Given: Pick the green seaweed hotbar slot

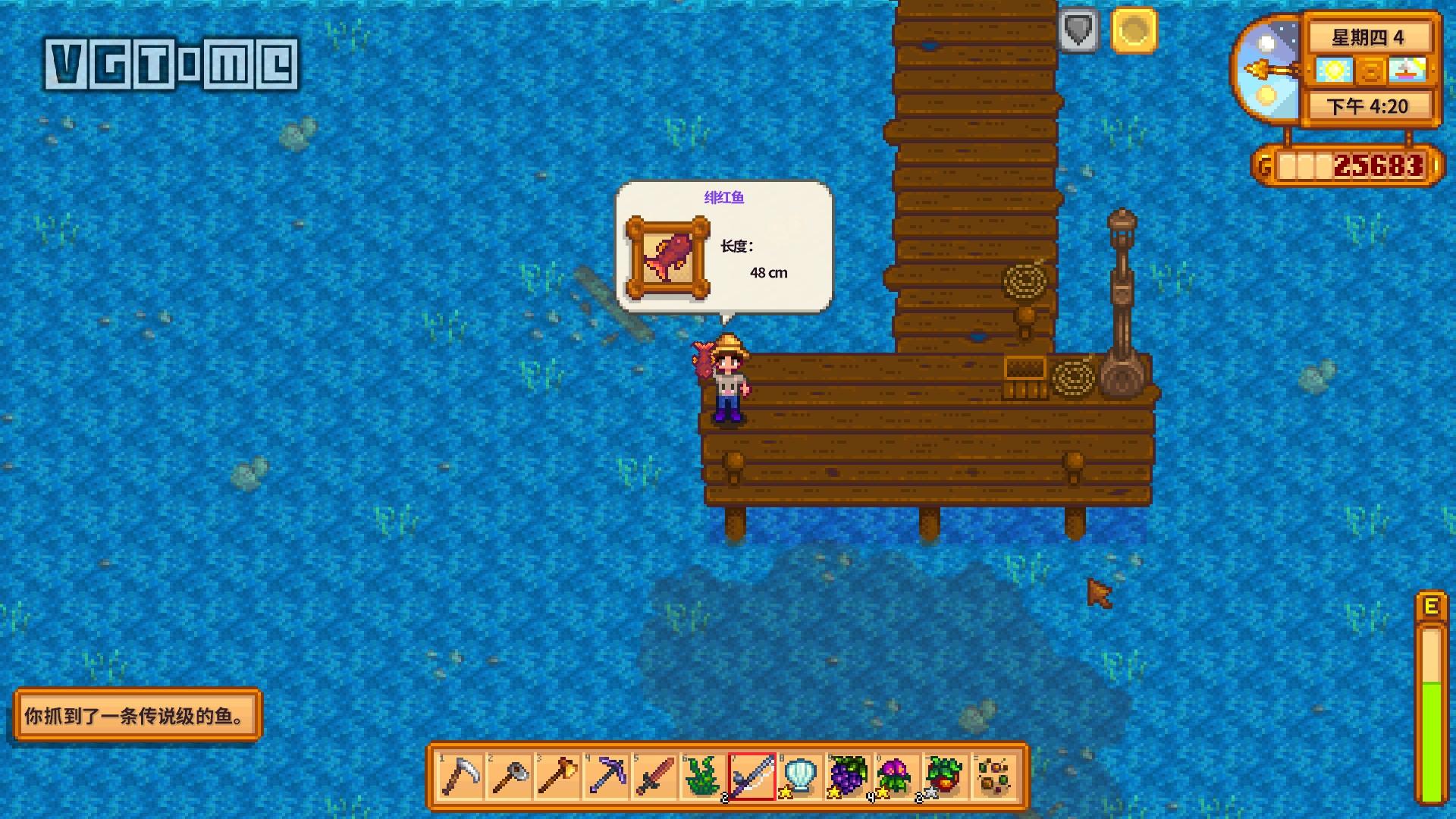Looking at the screenshot, I should click(x=703, y=777).
